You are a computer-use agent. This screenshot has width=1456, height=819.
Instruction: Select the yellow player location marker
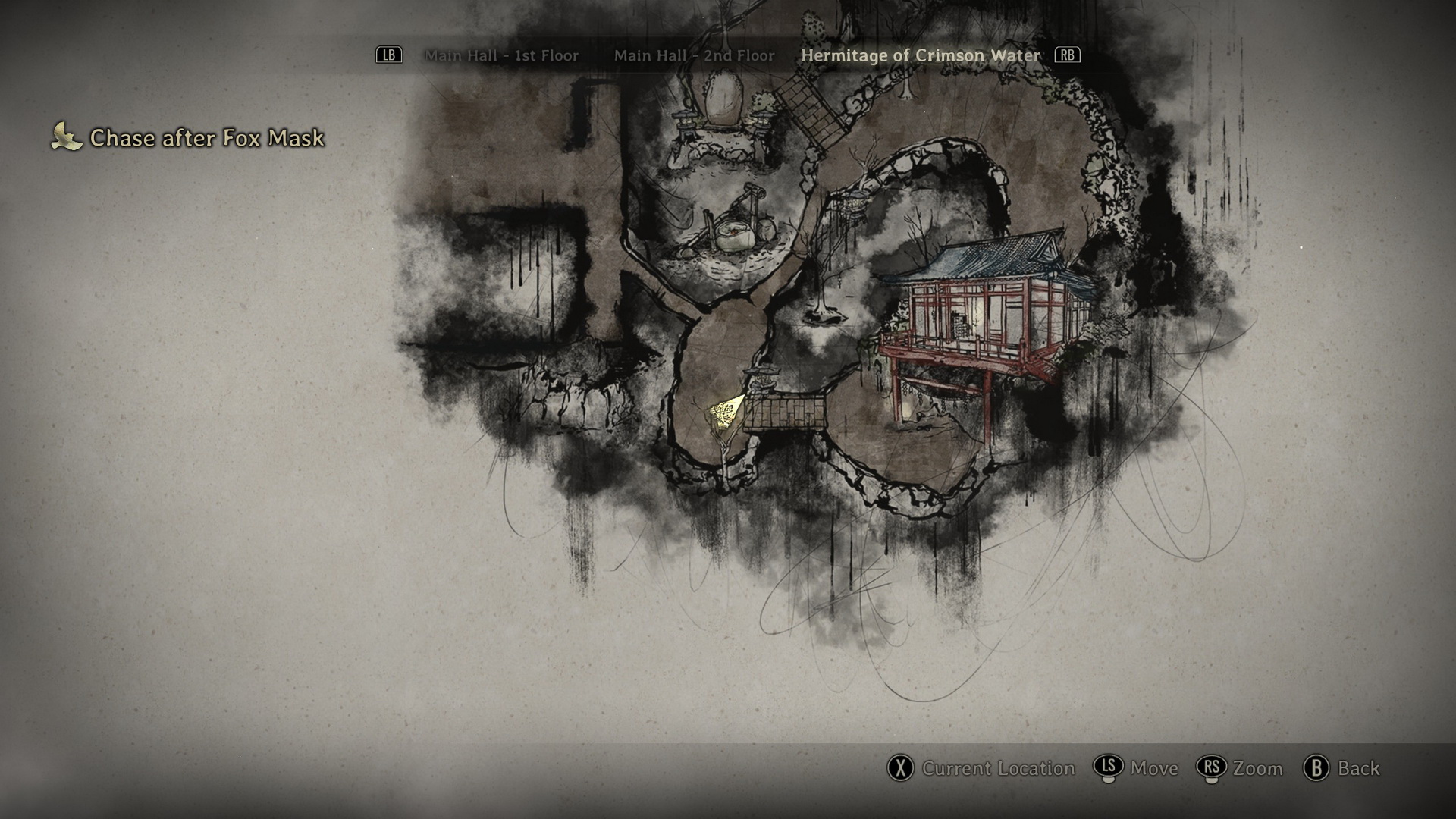(726, 413)
